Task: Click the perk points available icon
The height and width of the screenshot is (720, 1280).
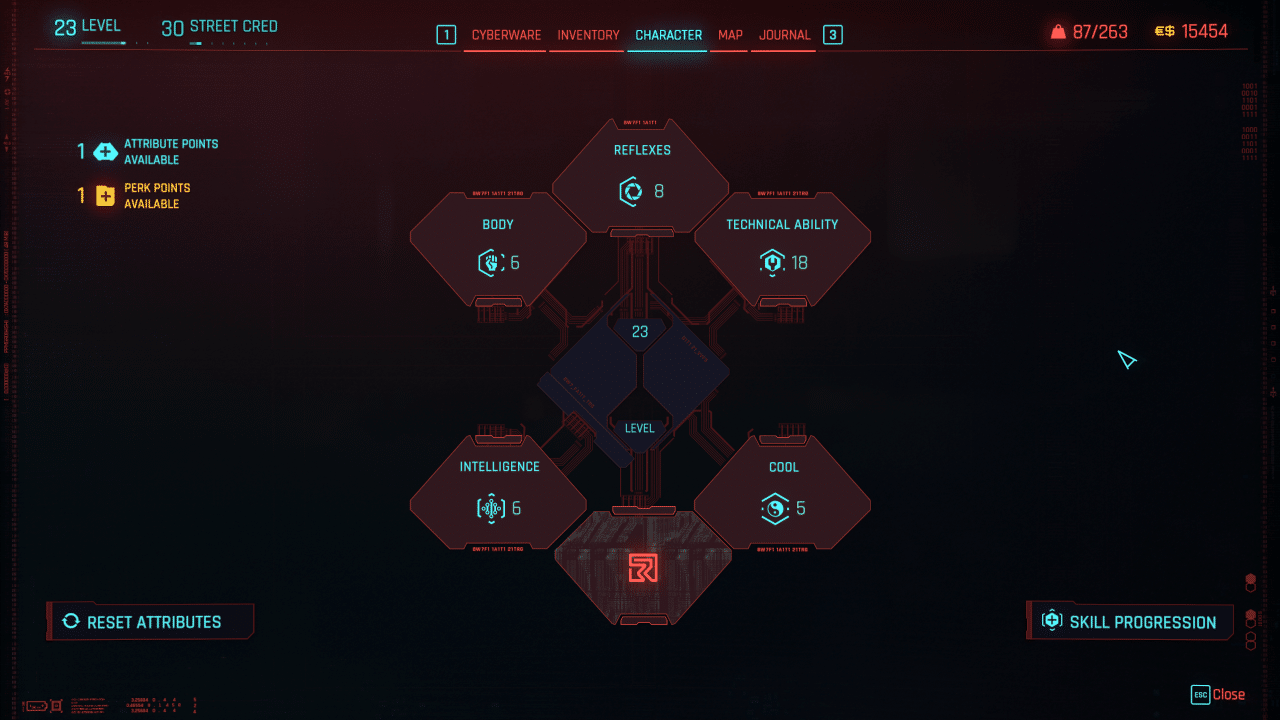Action: pyautogui.click(x=104, y=195)
